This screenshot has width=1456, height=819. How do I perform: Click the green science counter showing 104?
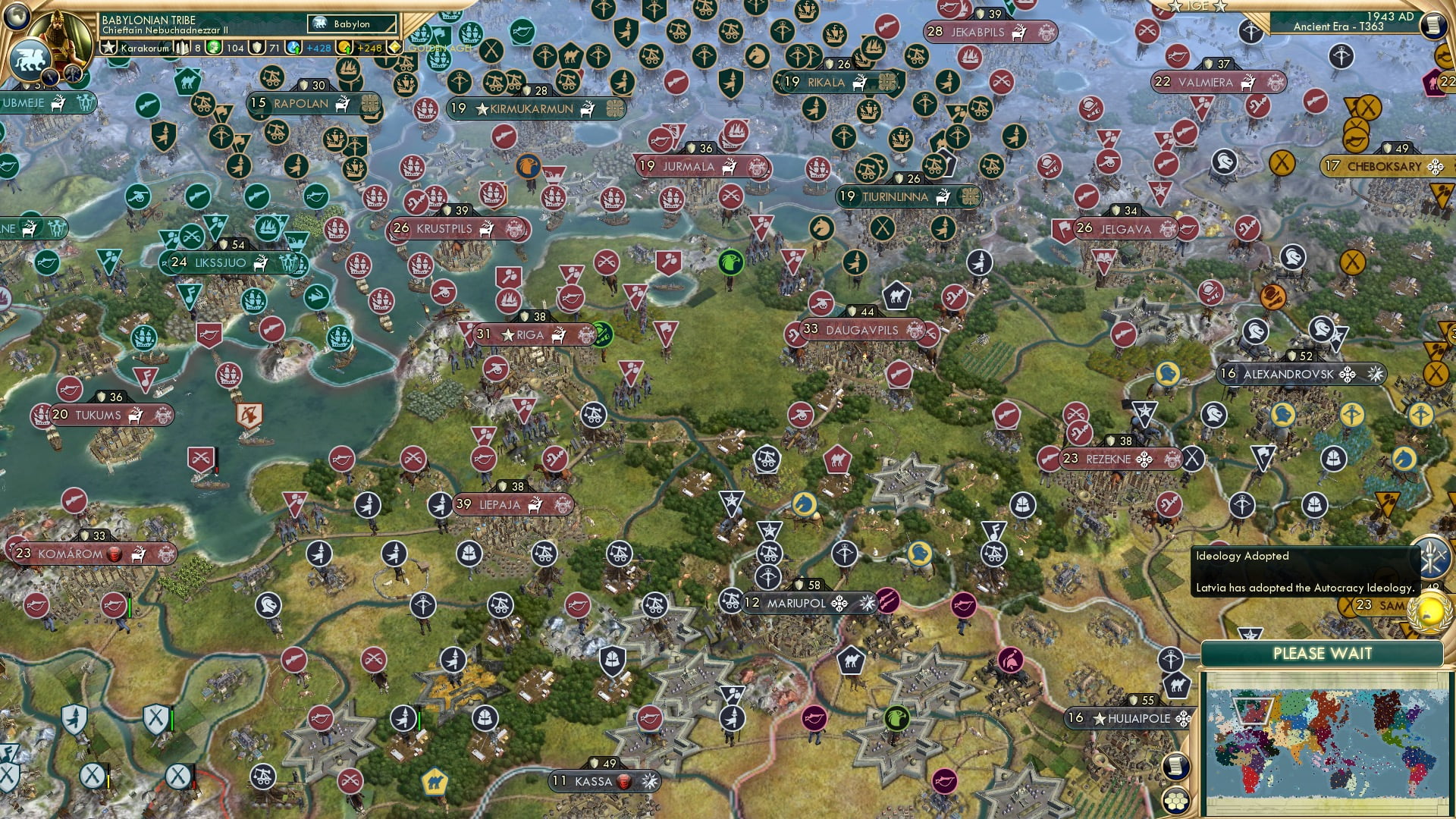click(x=227, y=48)
